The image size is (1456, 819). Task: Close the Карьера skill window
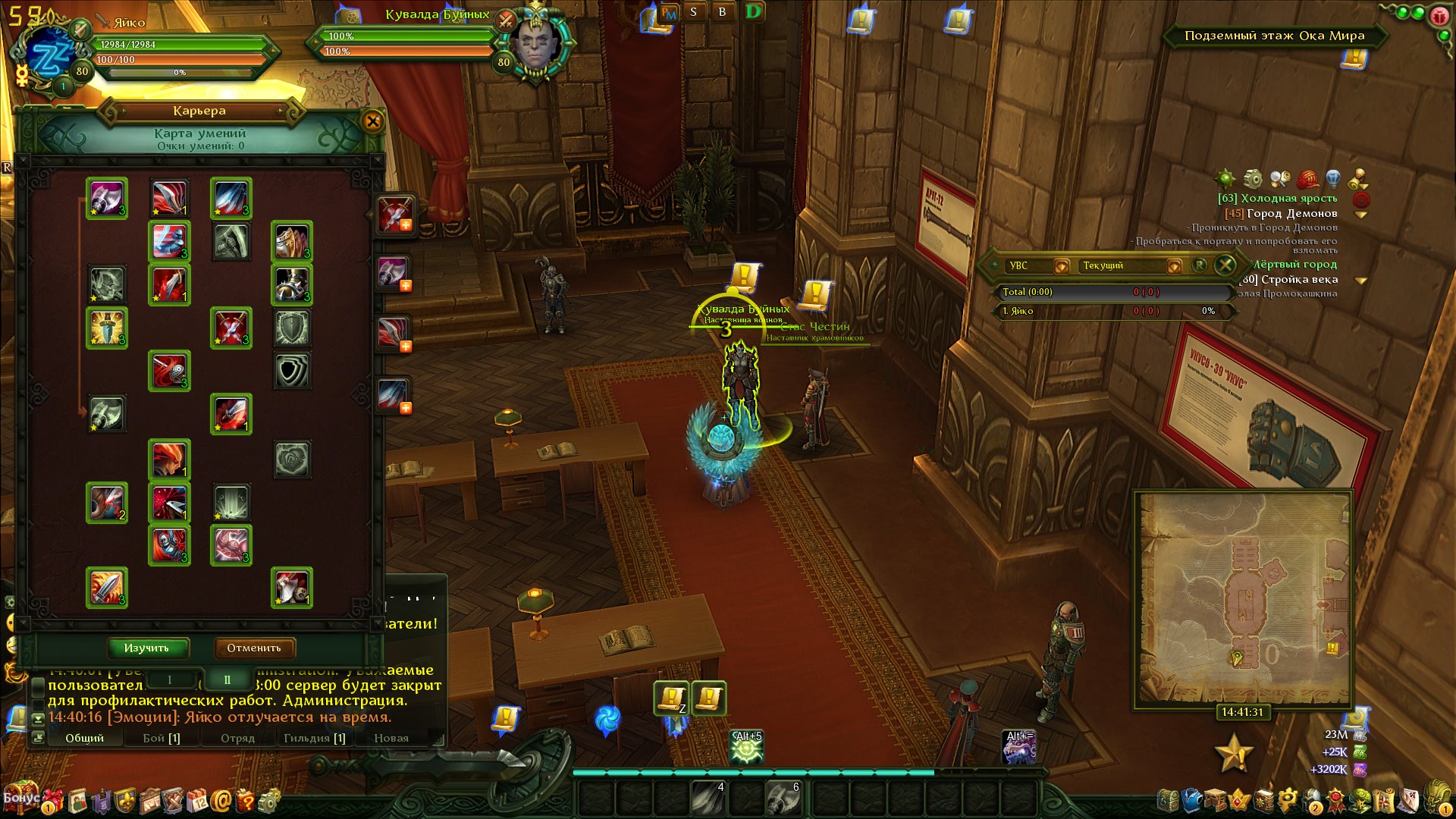click(x=372, y=121)
